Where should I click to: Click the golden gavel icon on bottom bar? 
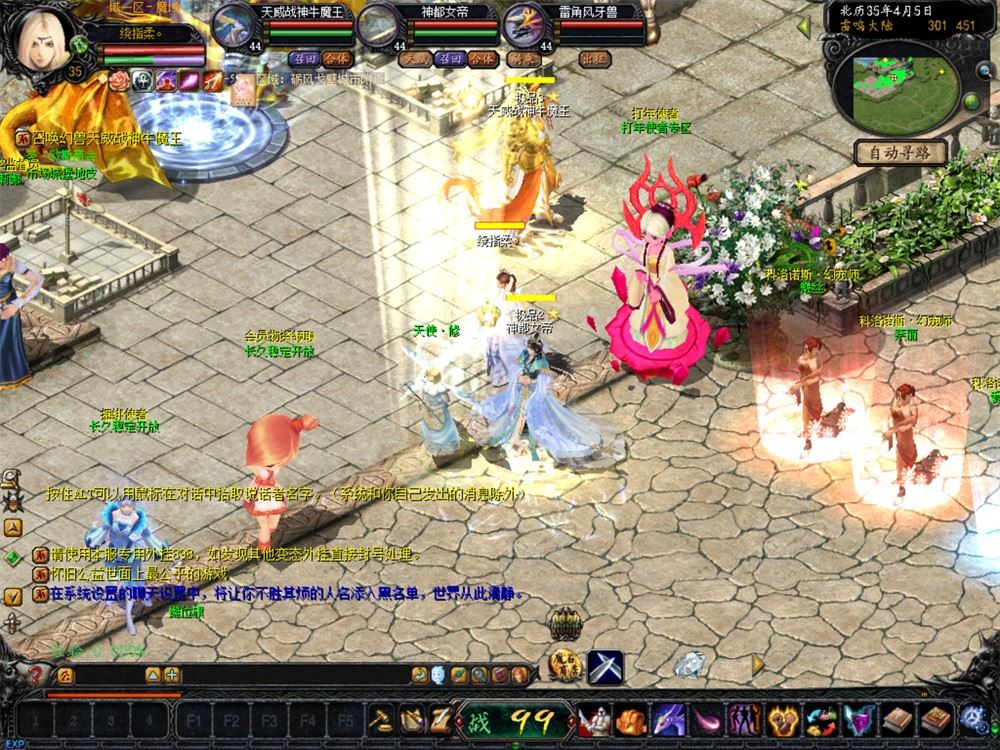[382, 718]
